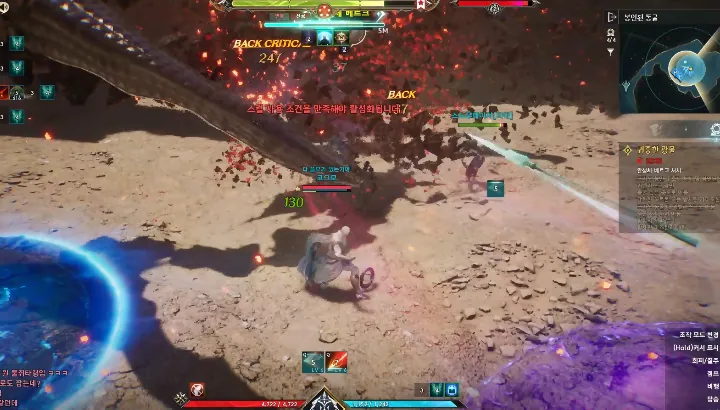Activate the teal wind slash skill
Image resolution: width=720 pixels, height=410 pixels.
pos(311,361)
